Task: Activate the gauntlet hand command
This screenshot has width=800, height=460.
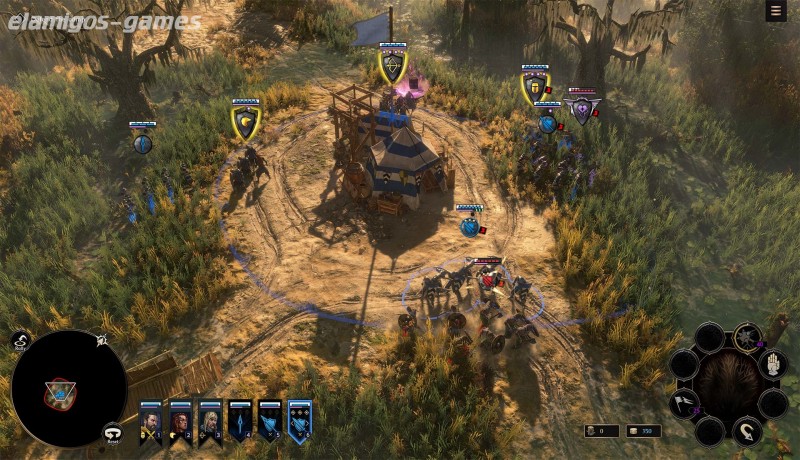Action: click(773, 364)
